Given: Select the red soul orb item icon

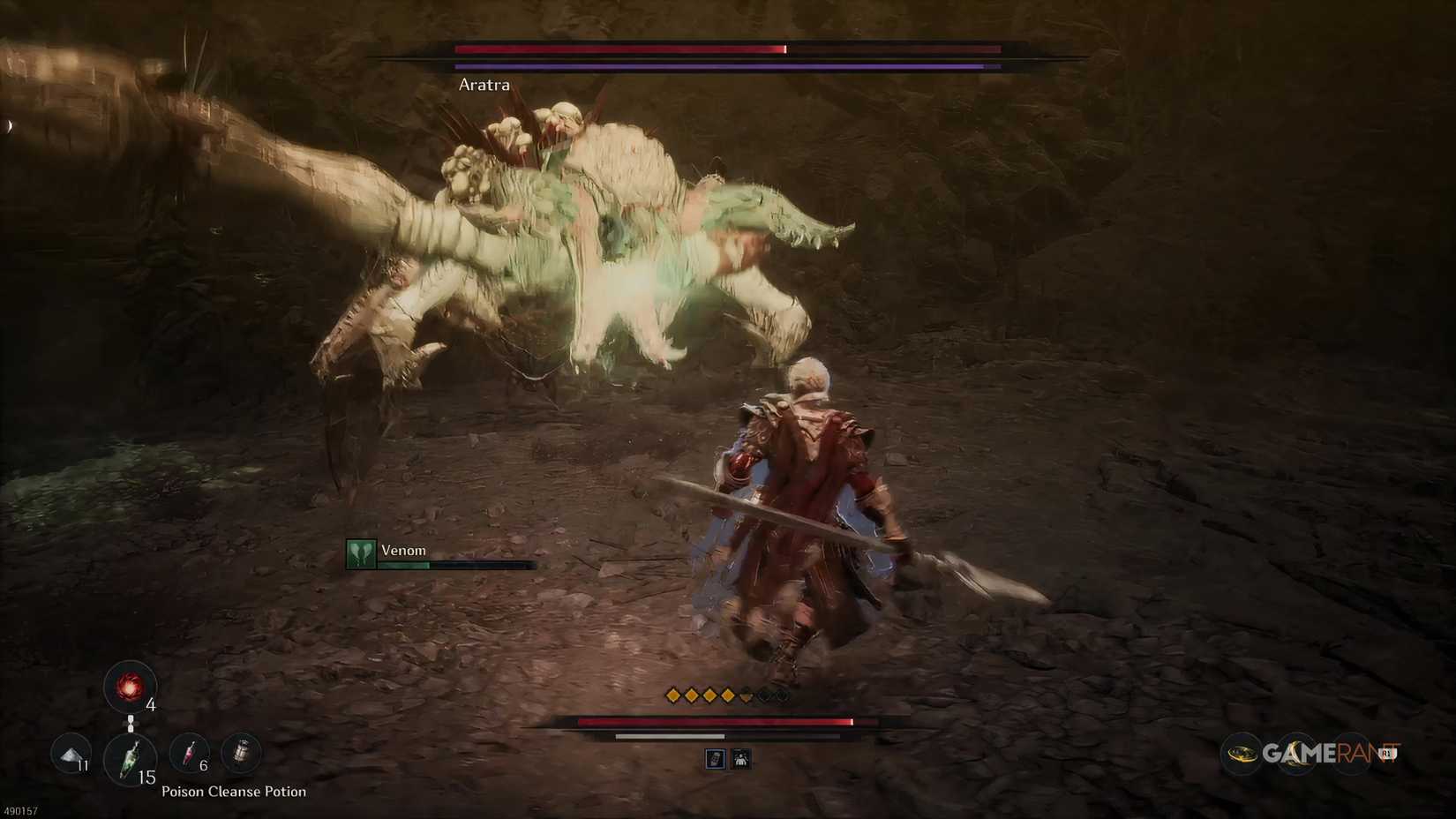Looking at the screenshot, I should 131,688.
